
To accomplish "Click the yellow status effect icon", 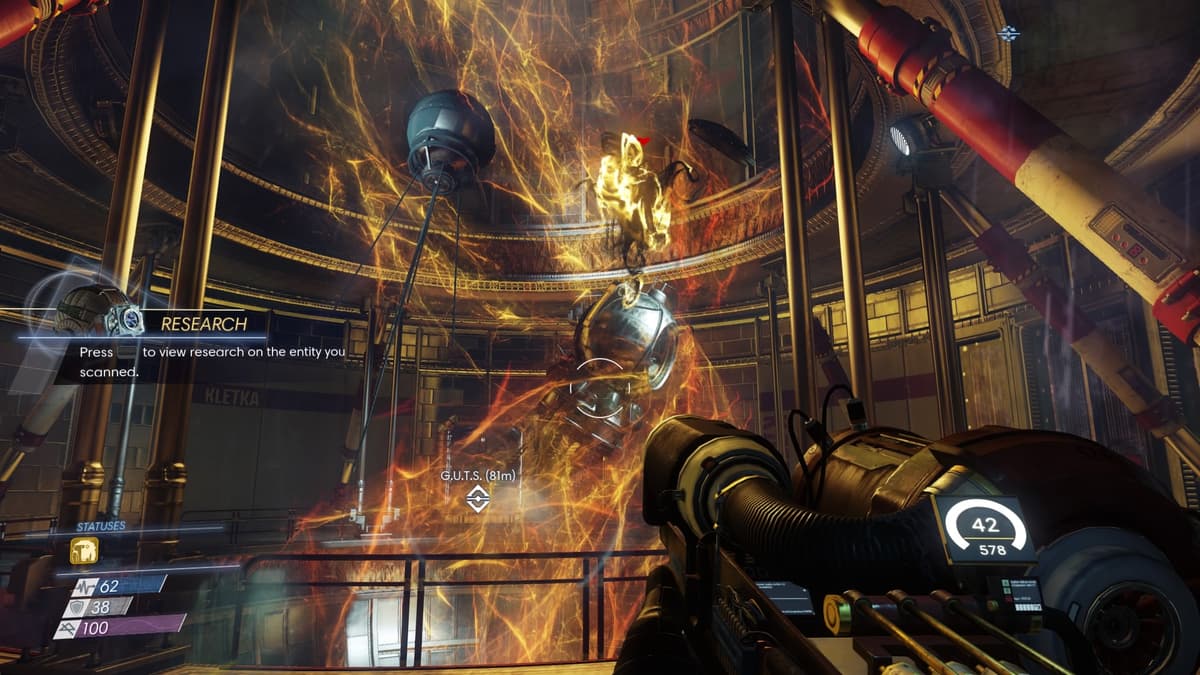I will (83, 551).
